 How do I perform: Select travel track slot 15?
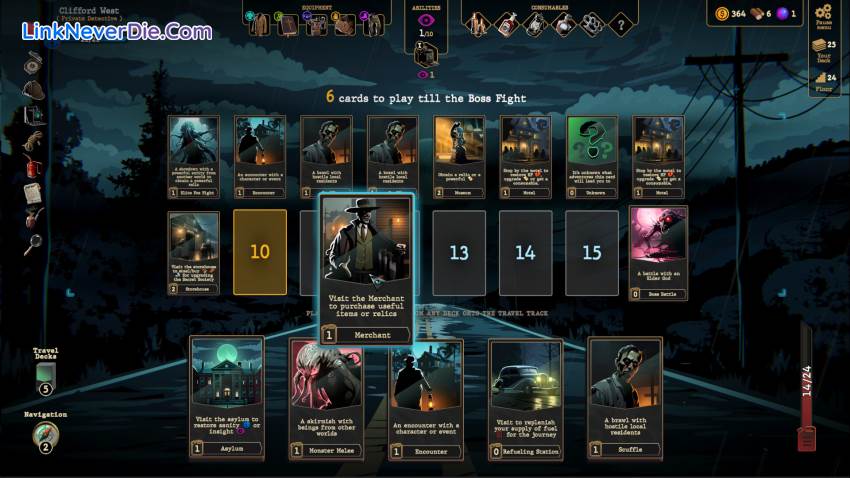[591, 252]
